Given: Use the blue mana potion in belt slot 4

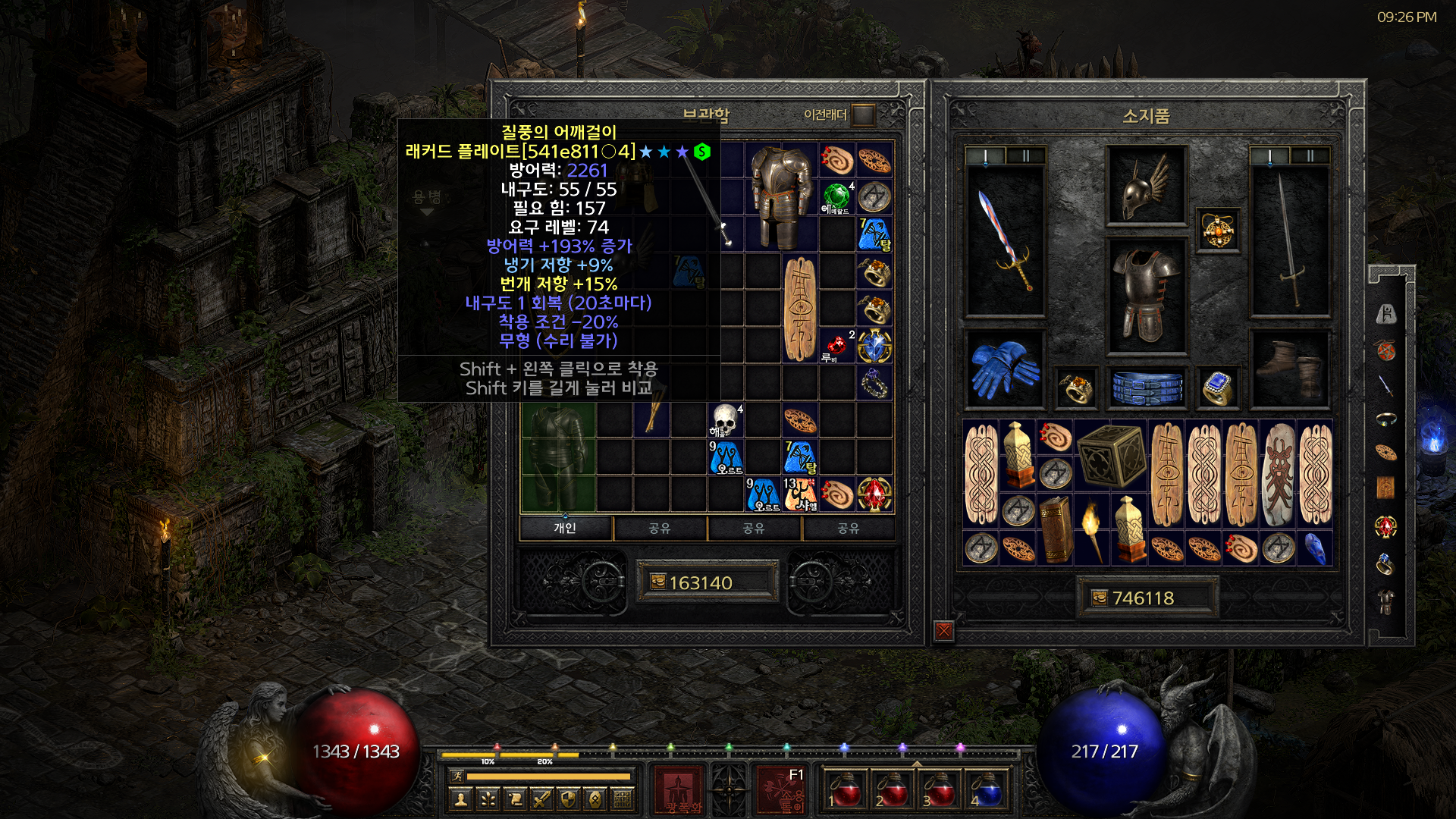Looking at the screenshot, I should pyautogui.click(x=987, y=791).
